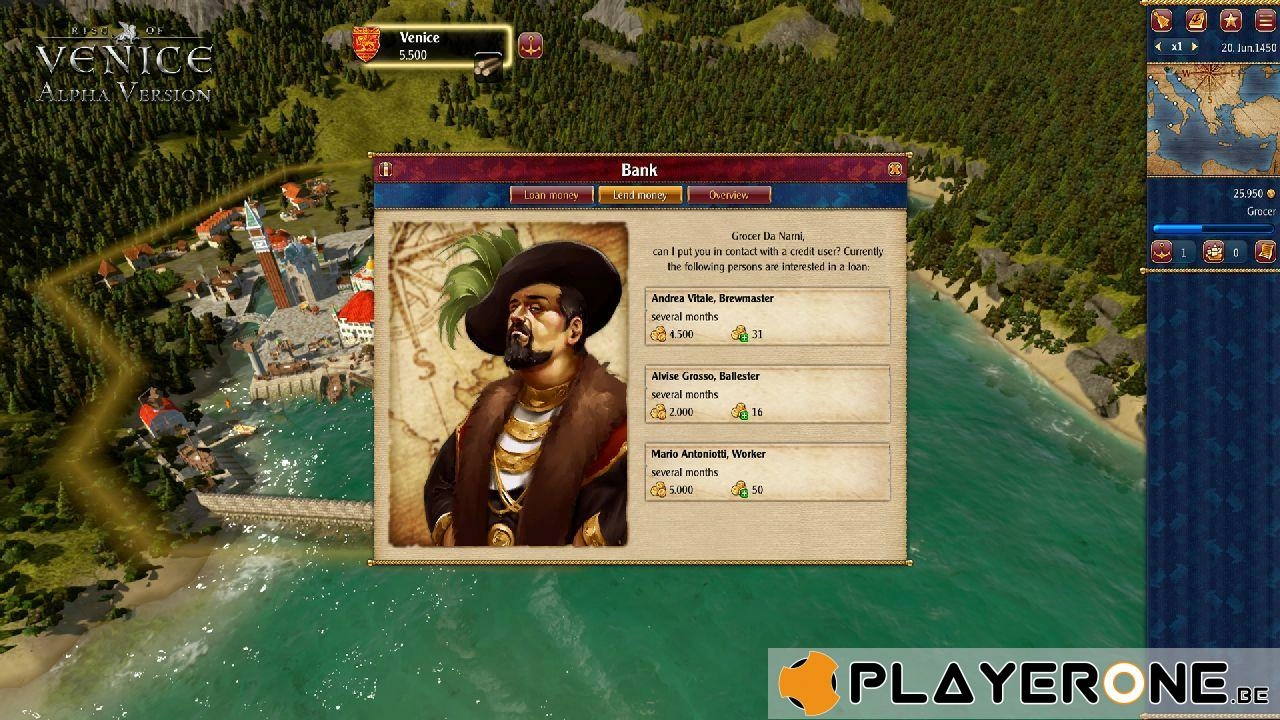Select Mario Antoniotti, Worker loan request
Viewport: 1280px width, 720px height.
[767, 472]
